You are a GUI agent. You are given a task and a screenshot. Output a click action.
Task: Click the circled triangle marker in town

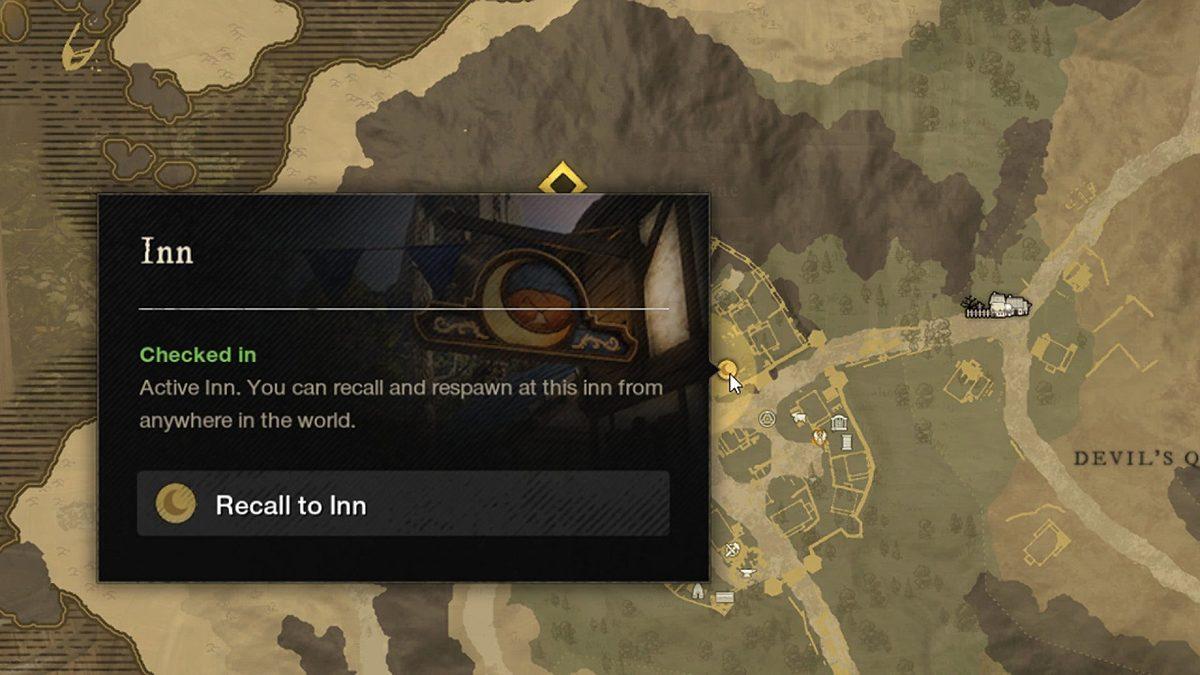[x=767, y=418]
